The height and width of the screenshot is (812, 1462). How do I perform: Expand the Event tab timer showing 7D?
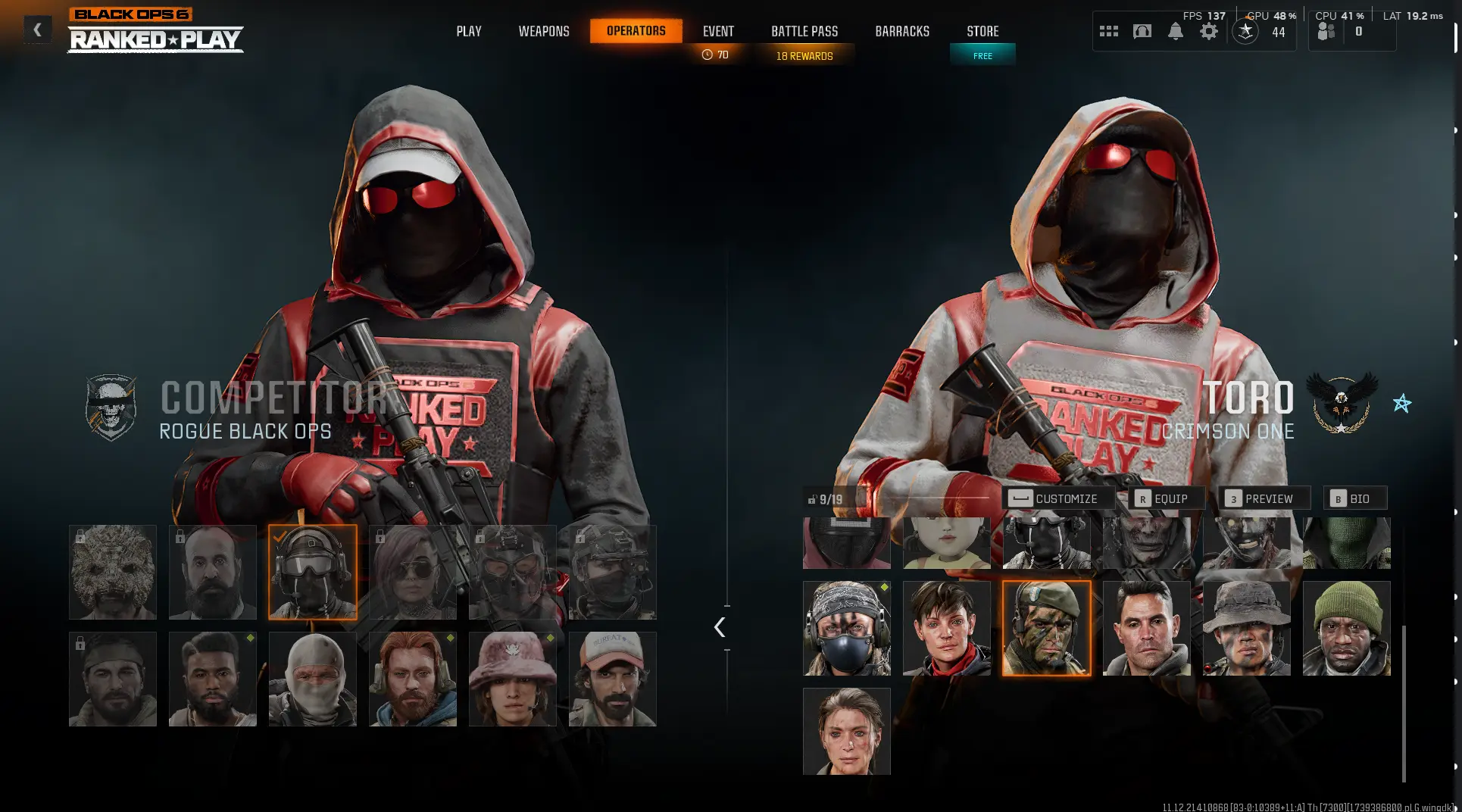pyautogui.click(x=717, y=54)
